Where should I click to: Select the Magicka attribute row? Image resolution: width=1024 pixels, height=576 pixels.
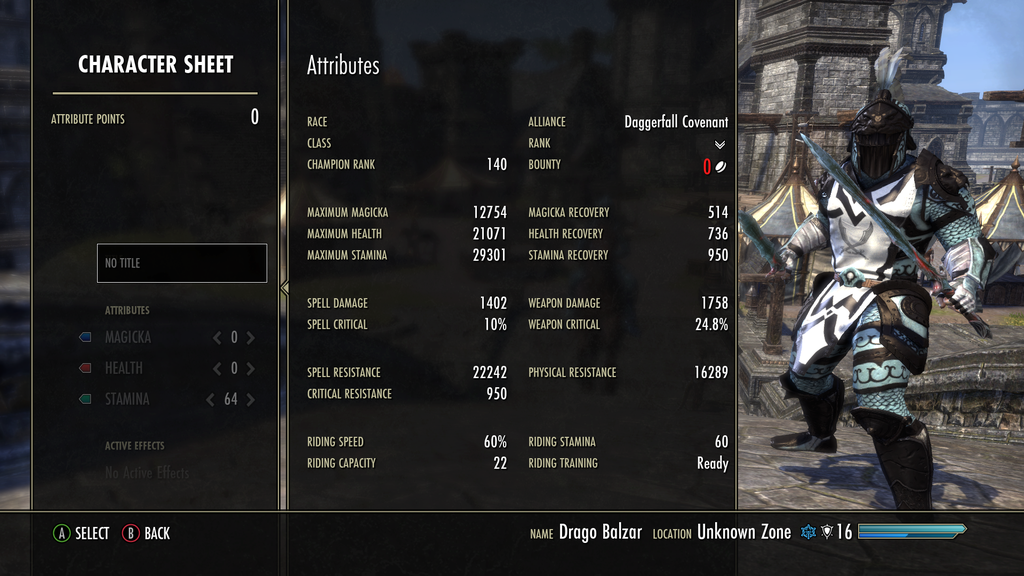(x=128, y=338)
